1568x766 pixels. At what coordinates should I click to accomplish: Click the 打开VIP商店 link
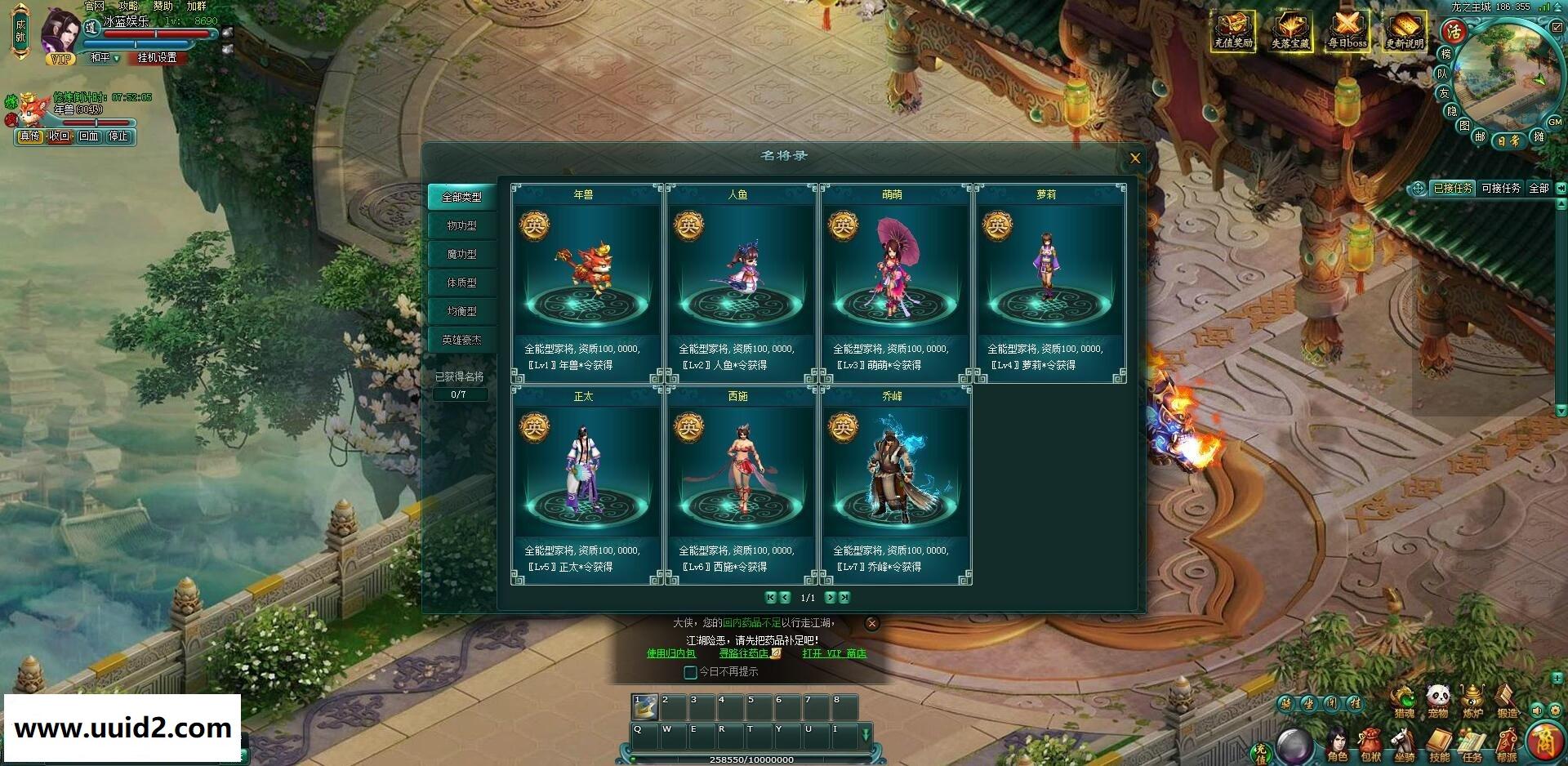833,653
